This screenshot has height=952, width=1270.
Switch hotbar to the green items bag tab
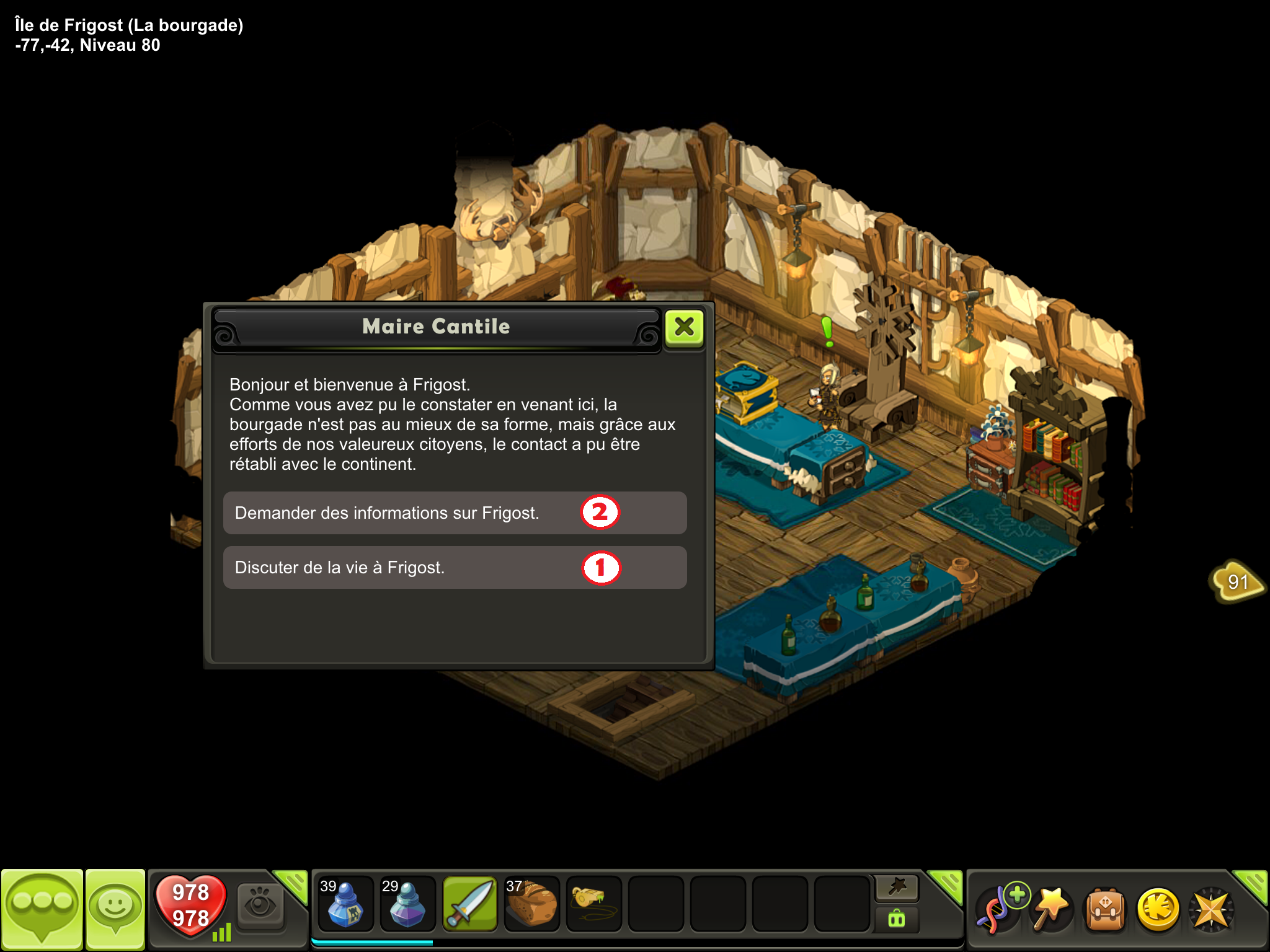(897, 919)
